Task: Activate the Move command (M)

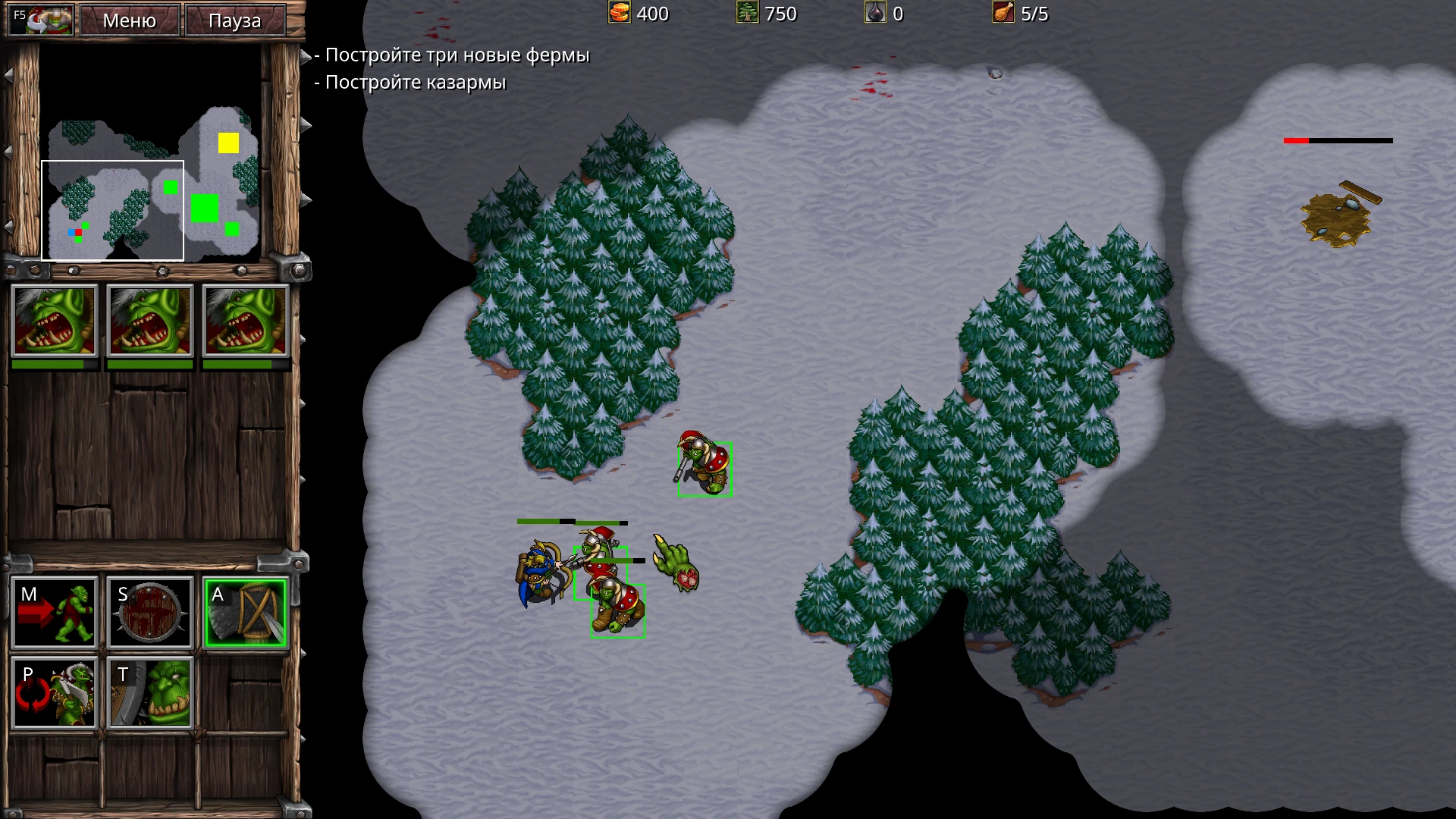Action: (x=54, y=613)
